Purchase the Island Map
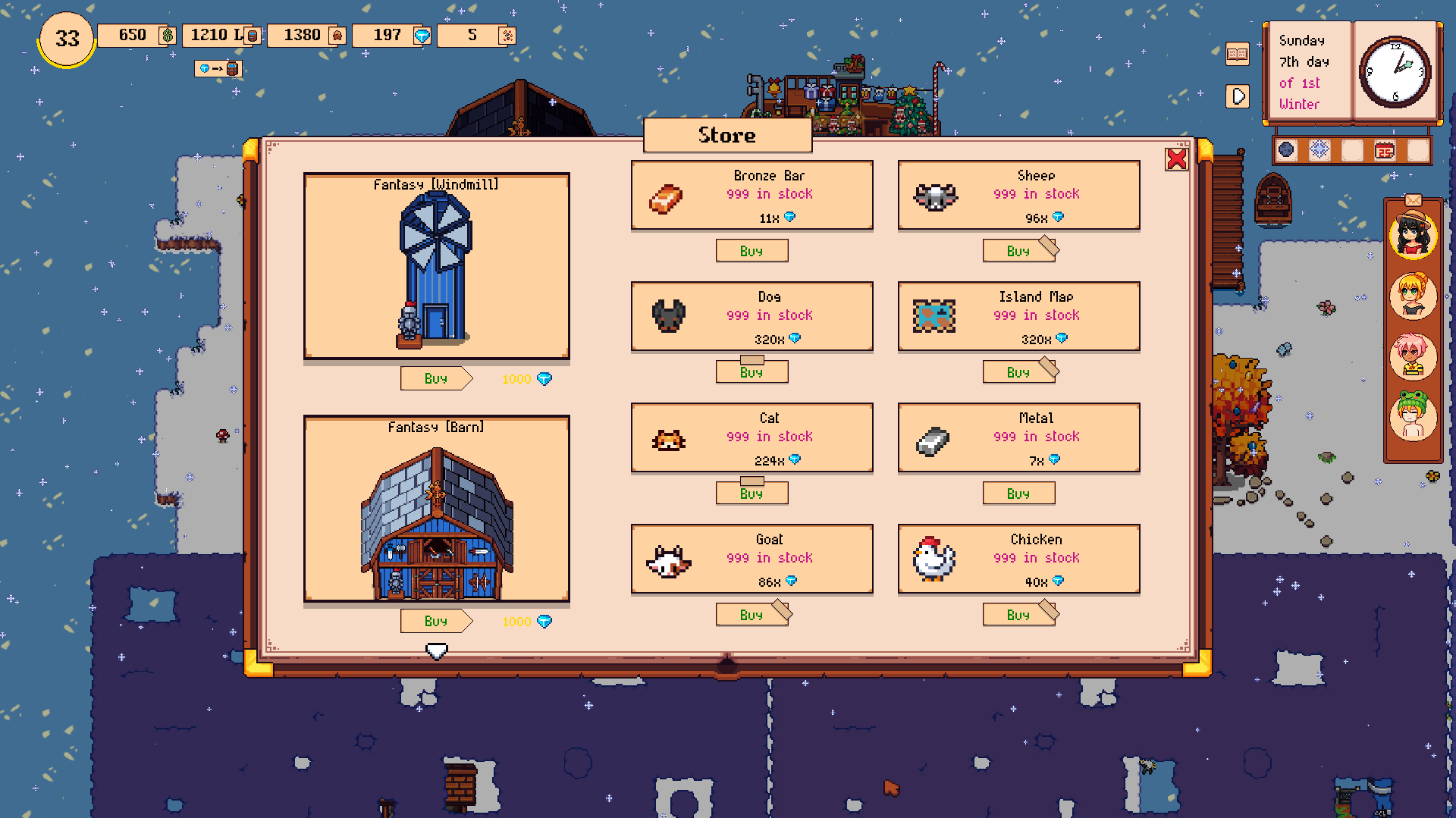1456x818 pixels. (x=1018, y=372)
